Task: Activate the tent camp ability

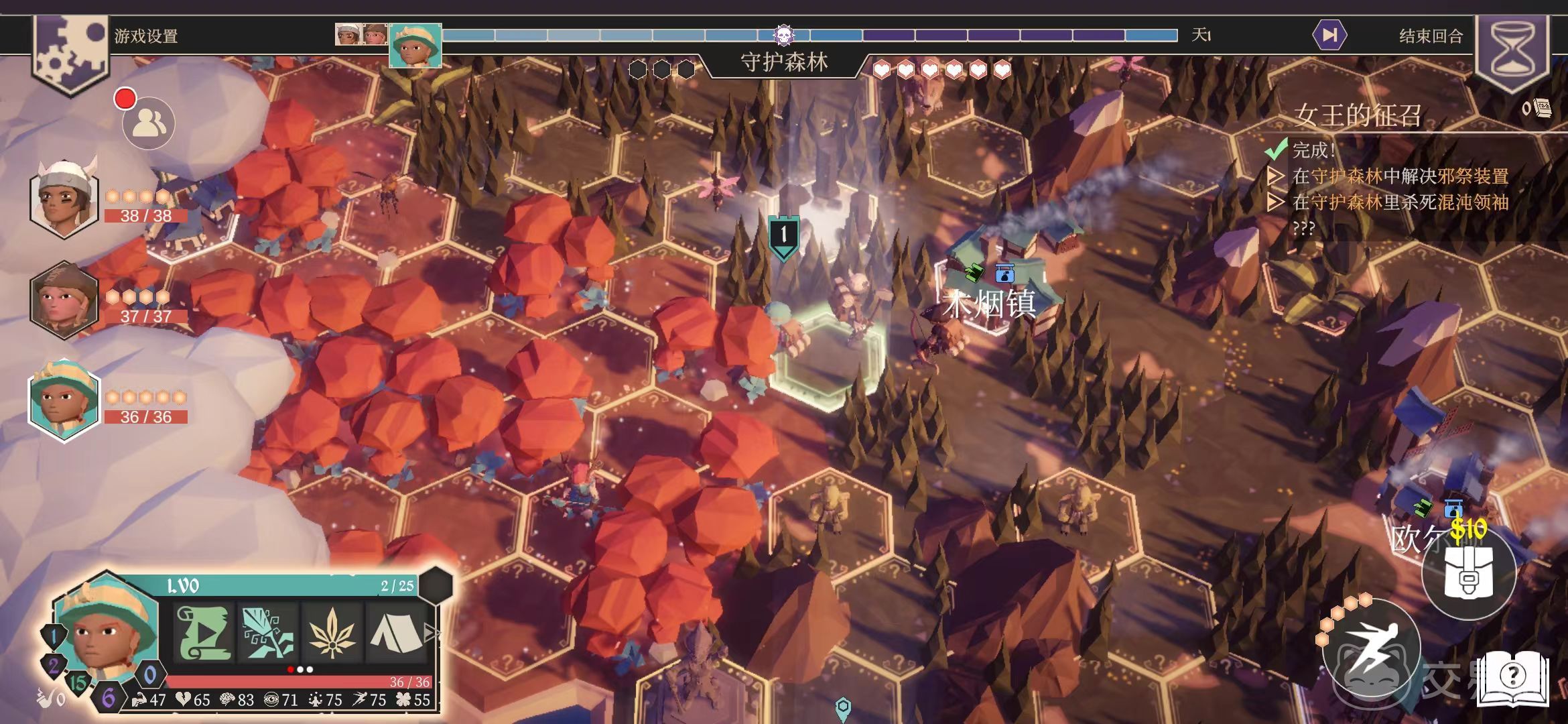Action: click(x=395, y=631)
